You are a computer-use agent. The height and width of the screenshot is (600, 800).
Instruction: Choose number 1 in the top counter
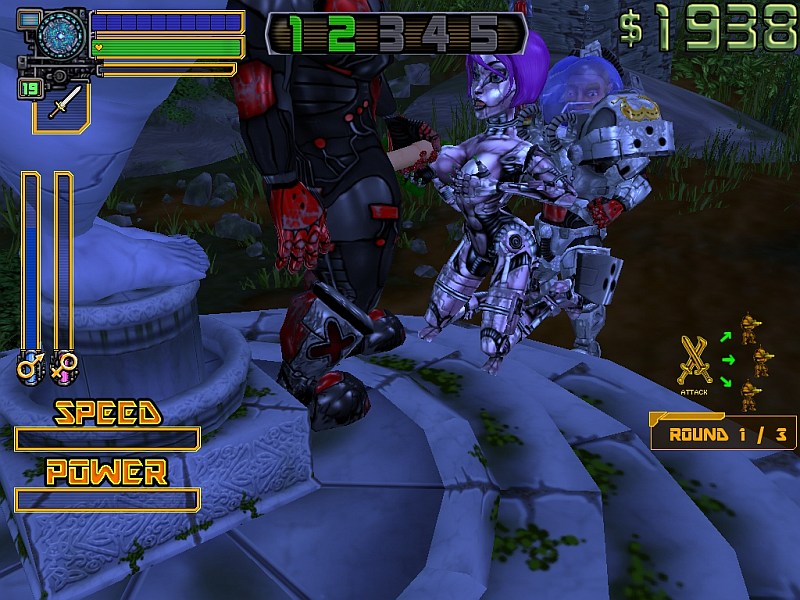pos(296,33)
